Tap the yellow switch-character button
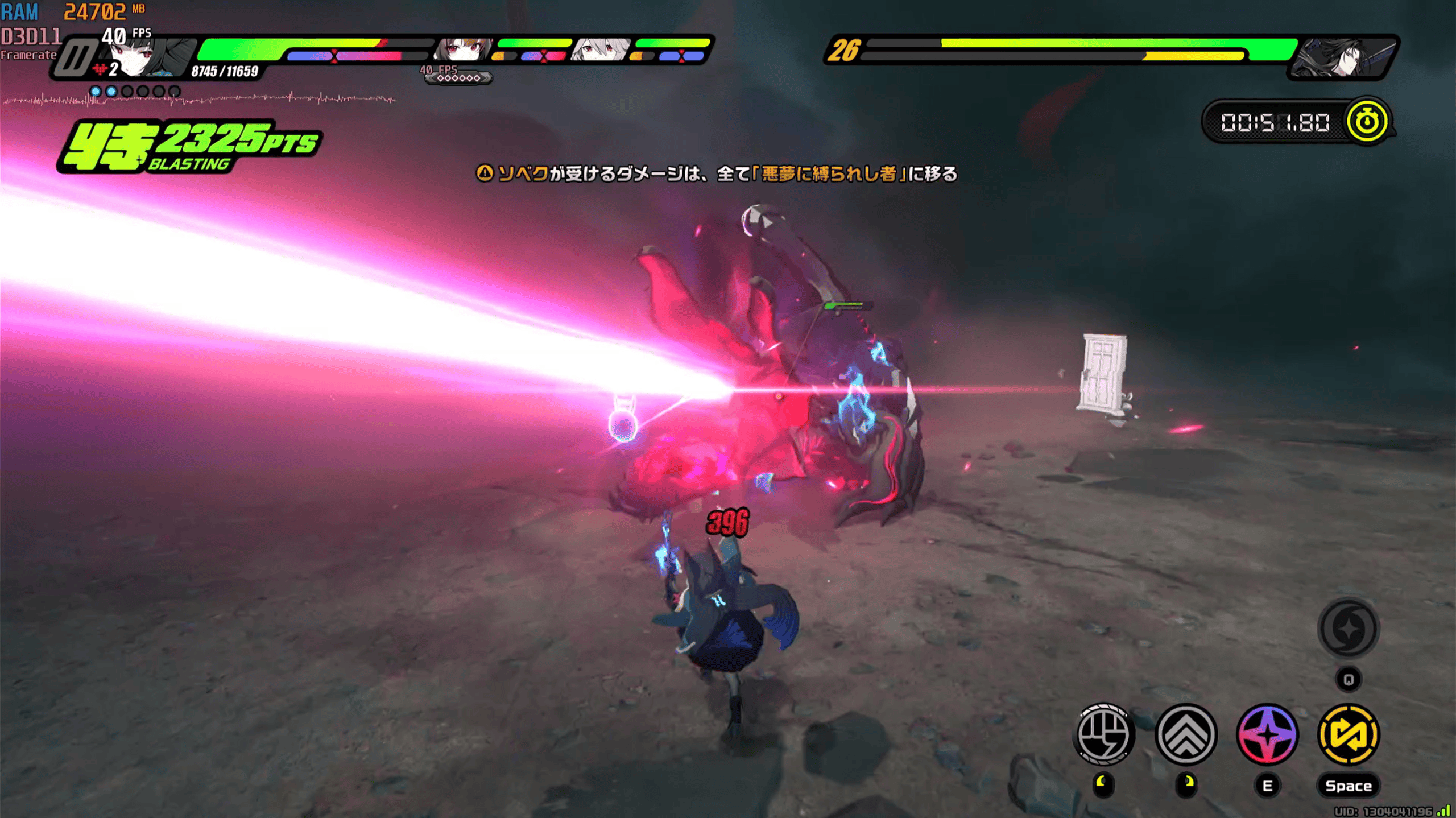Image resolution: width=1456 pixels, height=818 pixels. click(x=1349, y=734)
